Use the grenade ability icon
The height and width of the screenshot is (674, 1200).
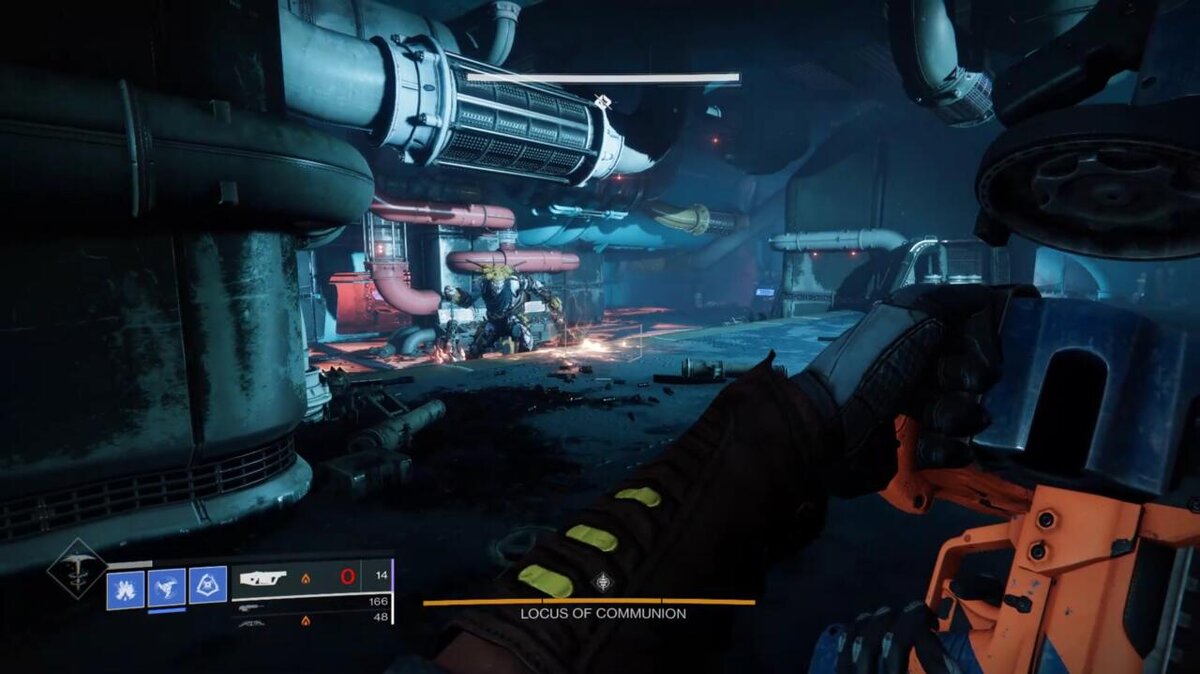pos(126,588)
